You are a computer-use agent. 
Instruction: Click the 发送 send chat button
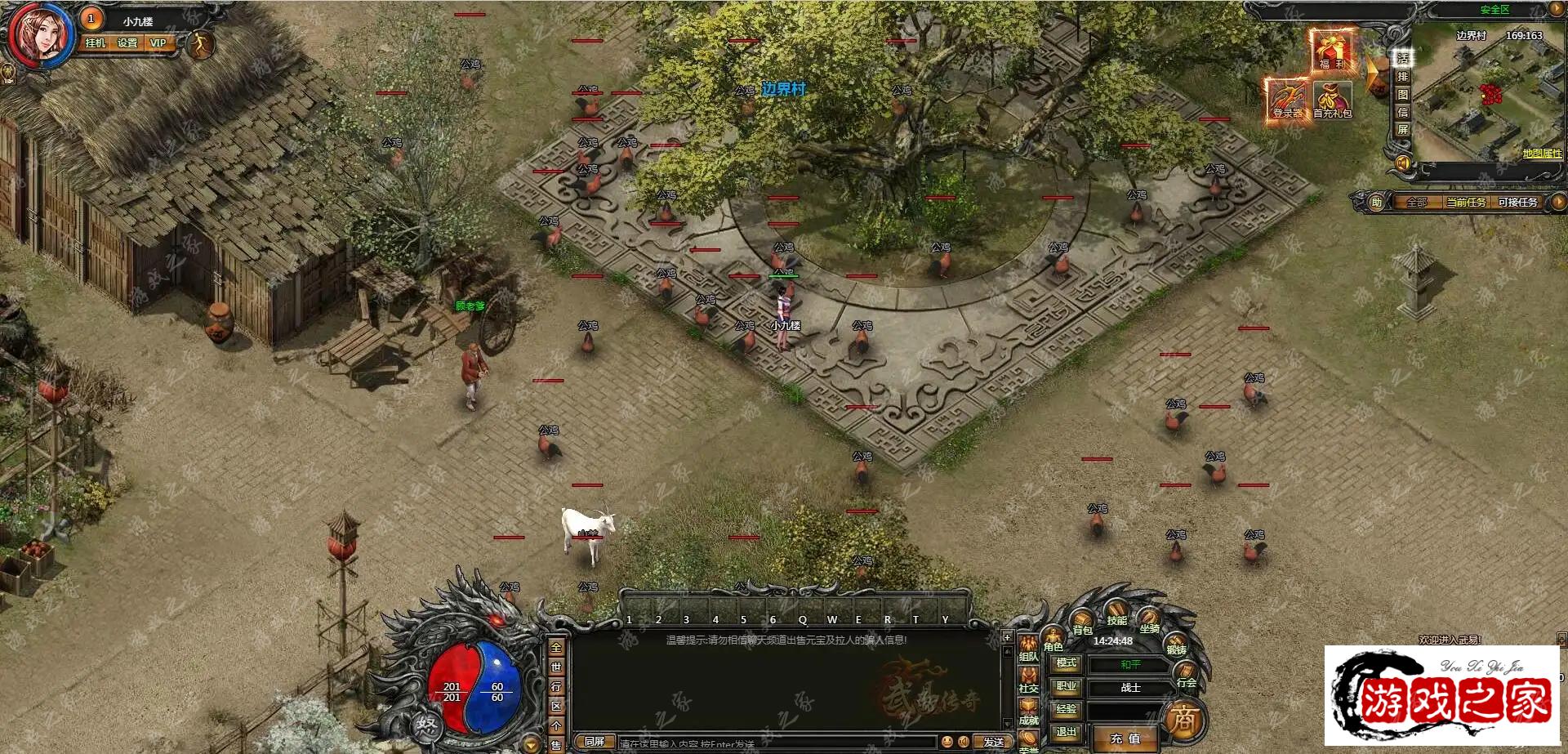(x=993, y=742)
